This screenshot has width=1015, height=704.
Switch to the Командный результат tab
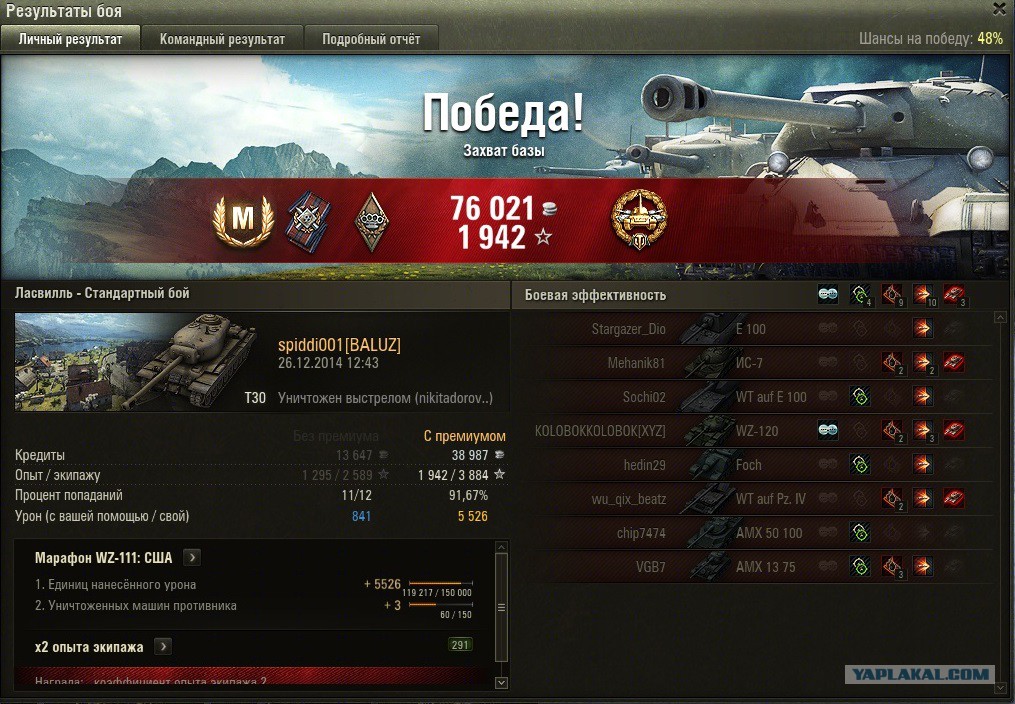point(222,39)
